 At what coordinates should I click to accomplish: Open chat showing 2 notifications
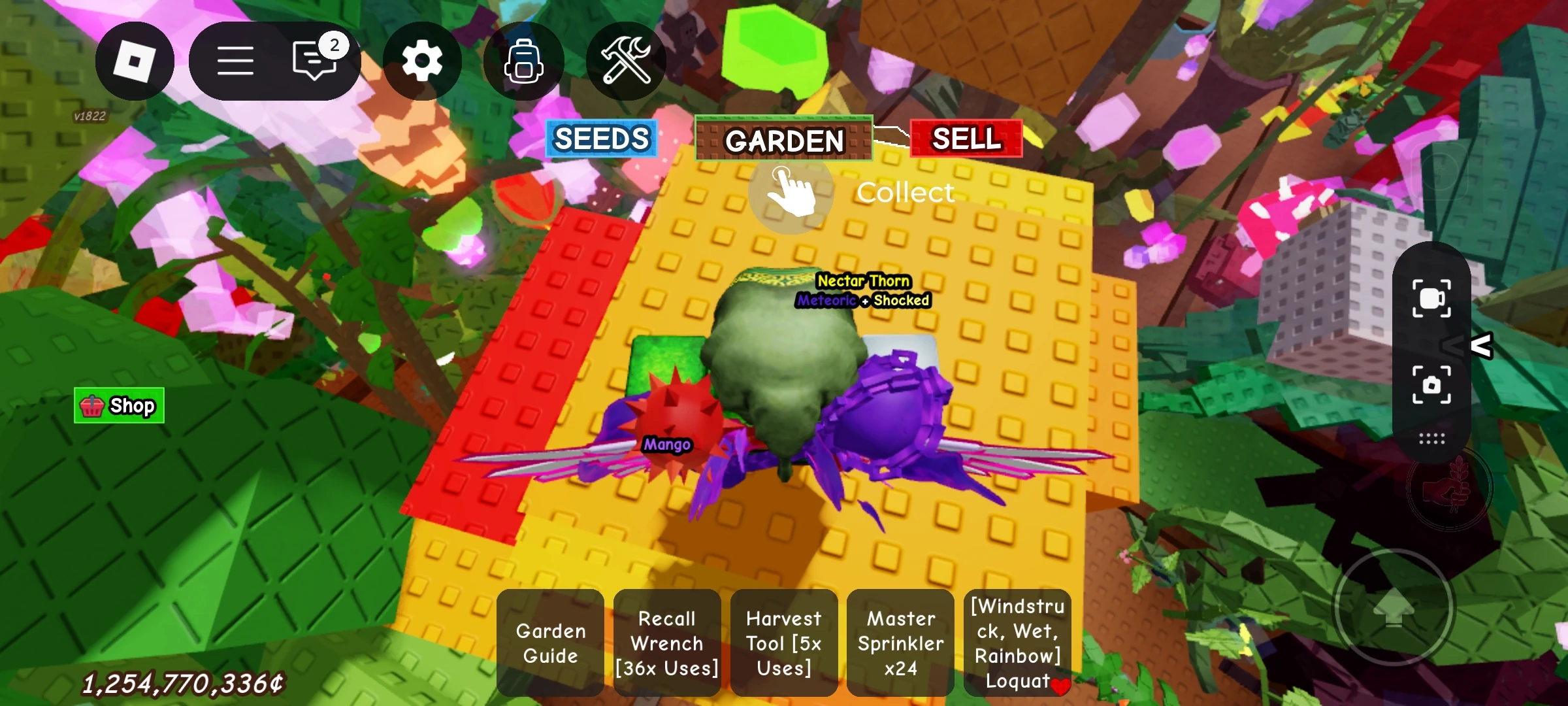pos(314,61)
